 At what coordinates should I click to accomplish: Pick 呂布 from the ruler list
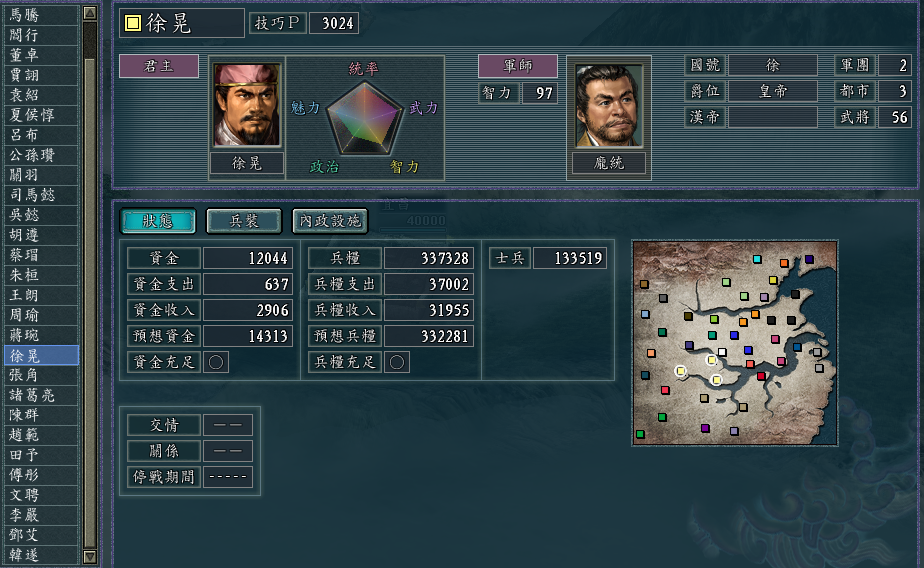click(39, 135)
